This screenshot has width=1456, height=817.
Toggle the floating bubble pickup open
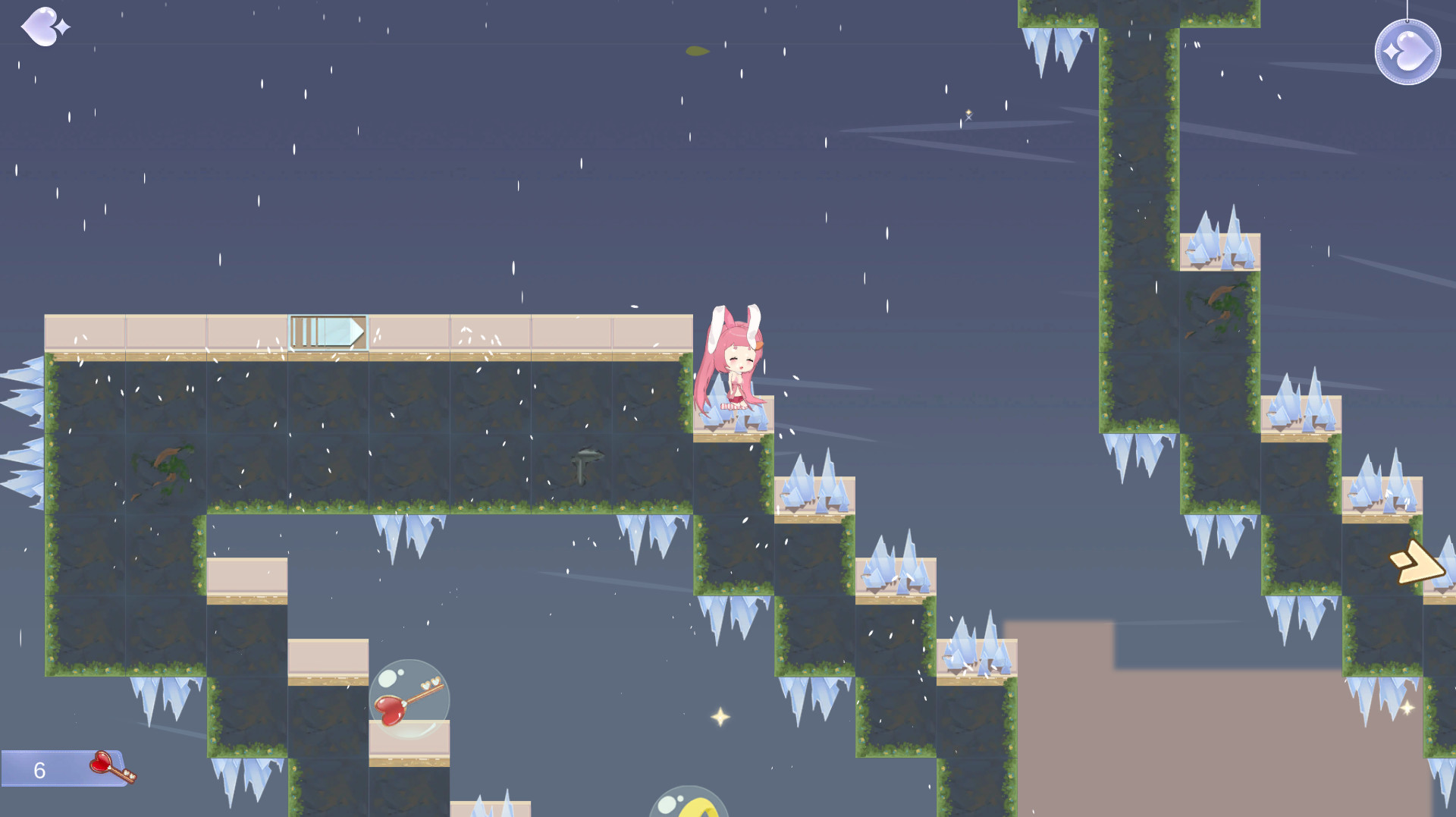[x=409, y=698]
